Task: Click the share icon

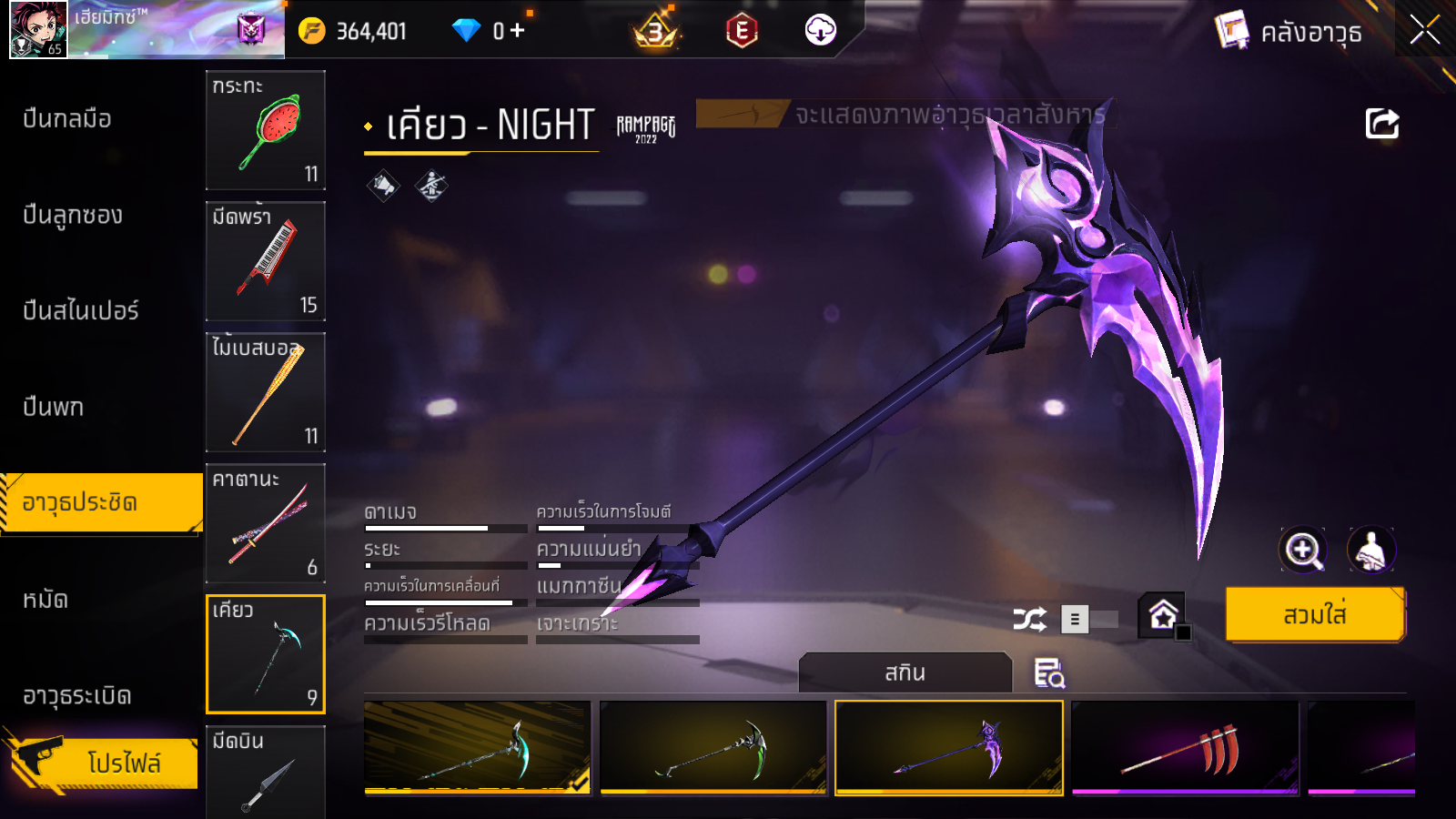Action: (x=1381, y=124)
